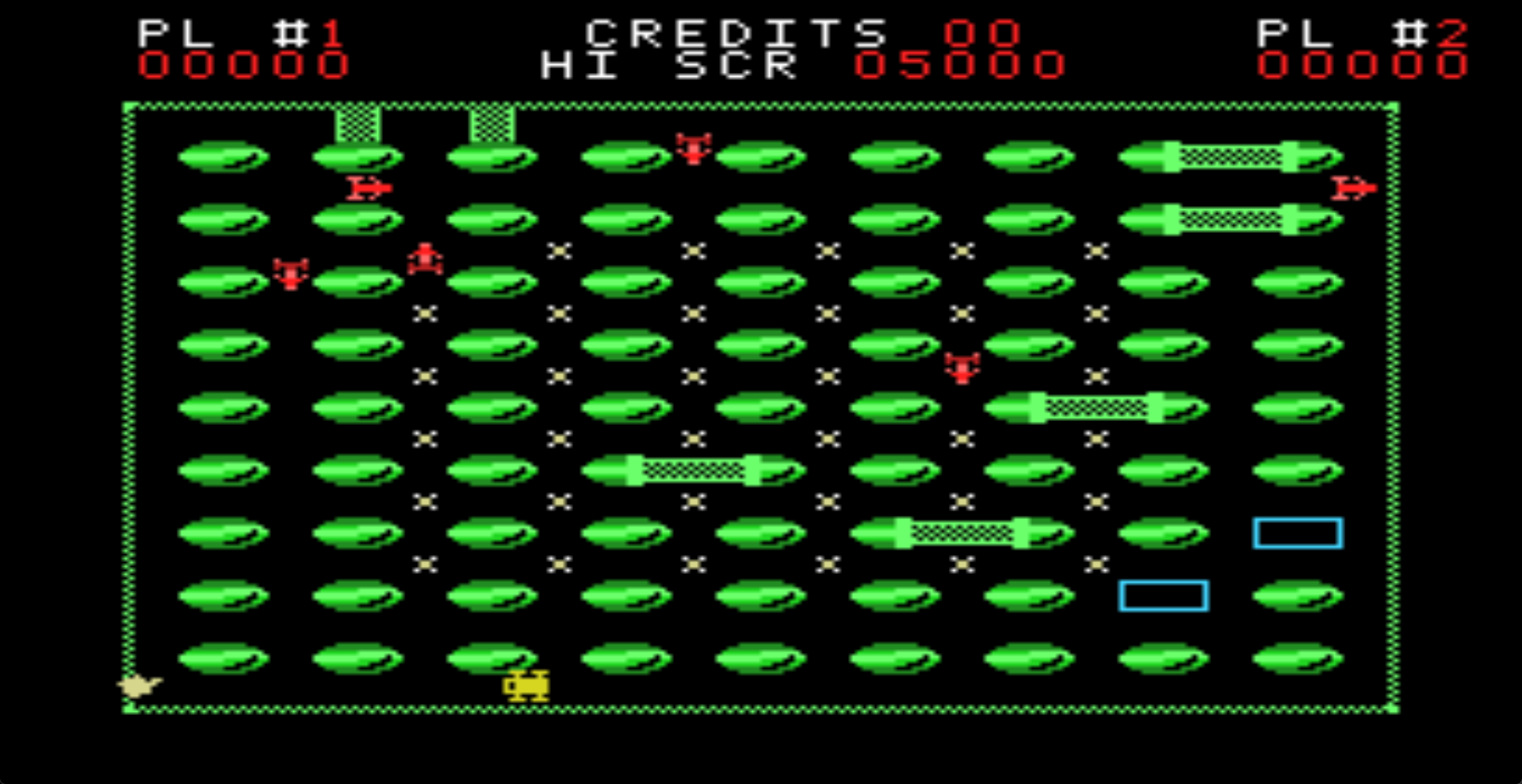Click the dotted green border at the left edge

(x=129, y=396)
